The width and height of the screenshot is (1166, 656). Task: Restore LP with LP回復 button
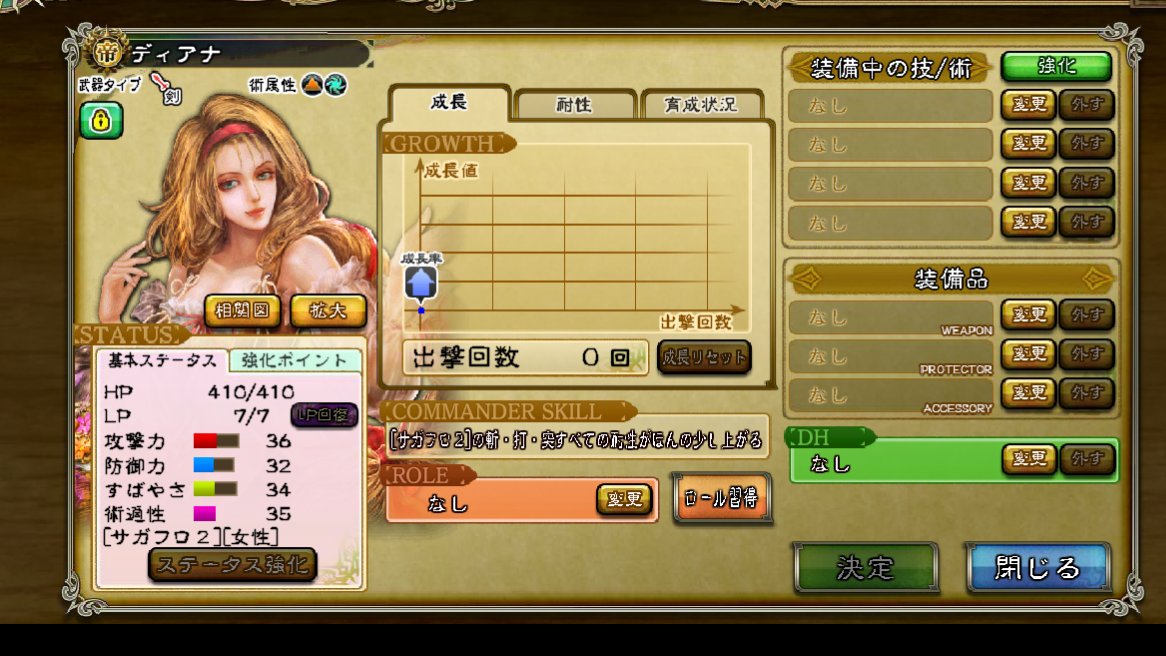click(324, 415)
